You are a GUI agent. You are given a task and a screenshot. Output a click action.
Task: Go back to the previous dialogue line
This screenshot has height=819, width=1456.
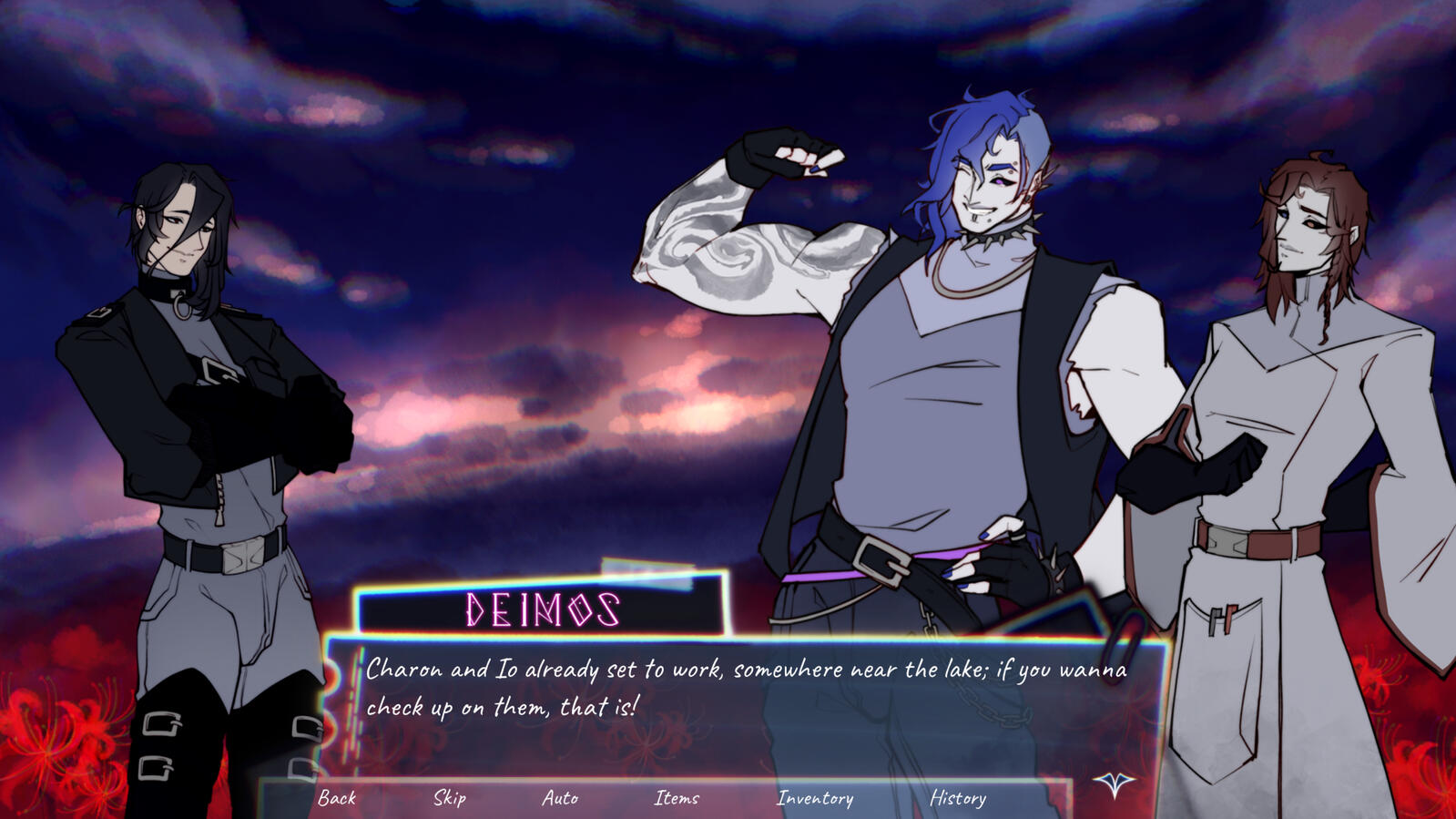click(x=337, y=798)
